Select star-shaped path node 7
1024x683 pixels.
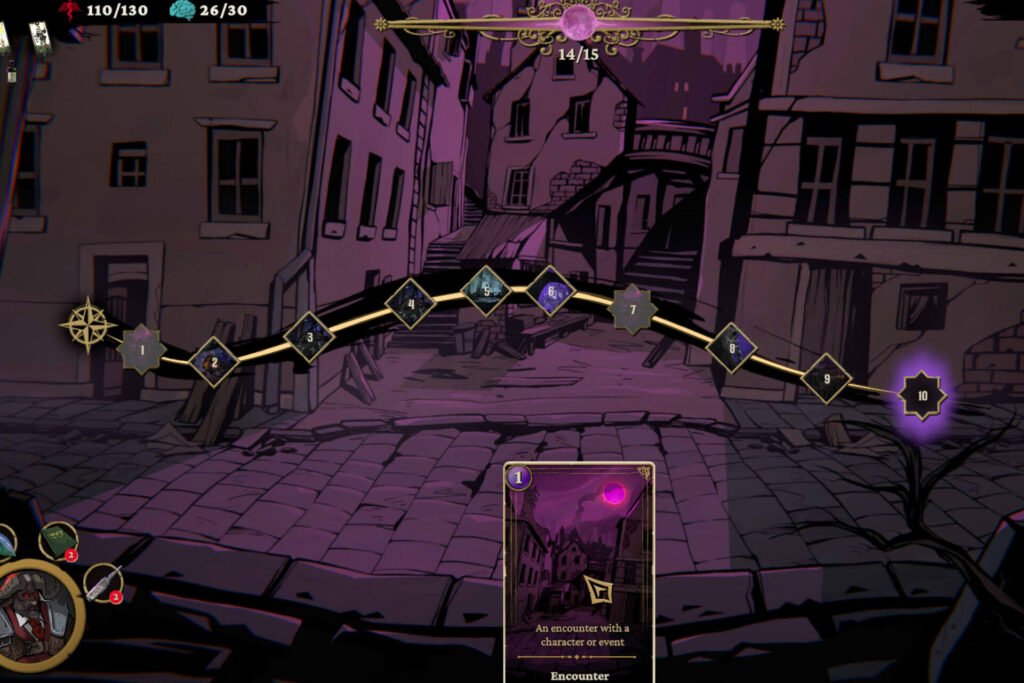632,309
